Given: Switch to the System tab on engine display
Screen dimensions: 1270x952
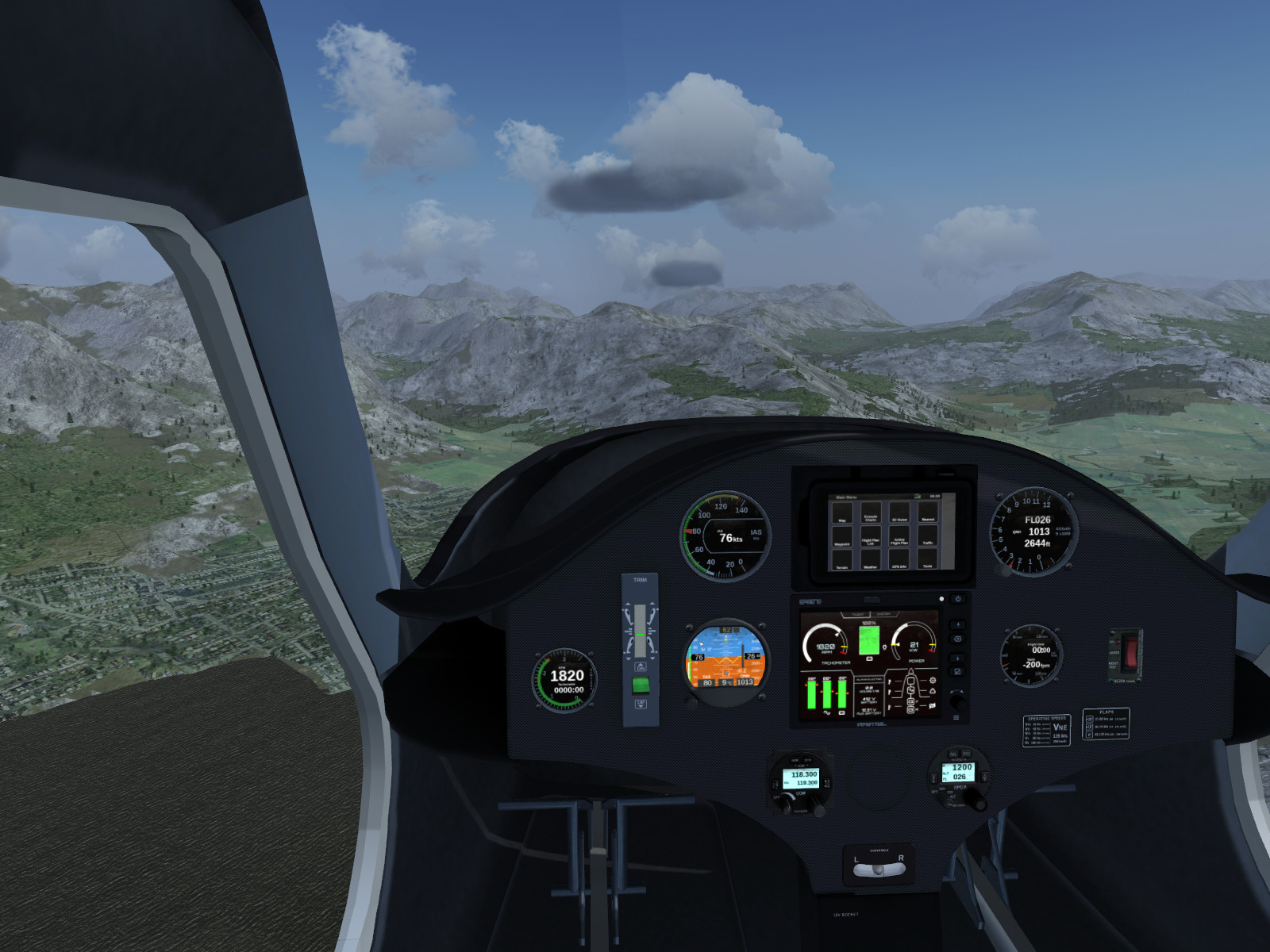Looking at the screenshot, I should click(x=883, y=614).
